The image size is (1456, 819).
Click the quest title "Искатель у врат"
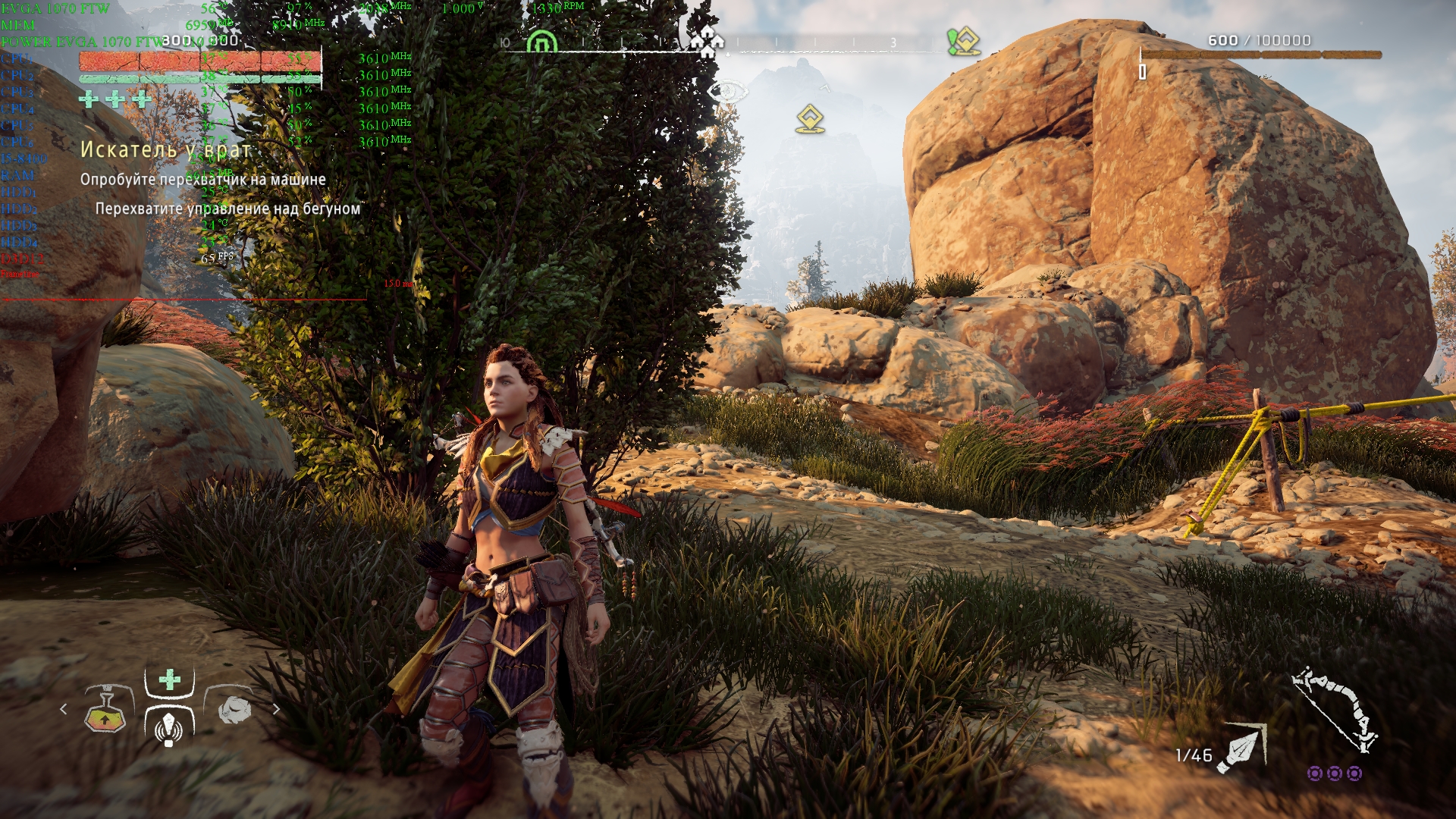coord(165,149)
